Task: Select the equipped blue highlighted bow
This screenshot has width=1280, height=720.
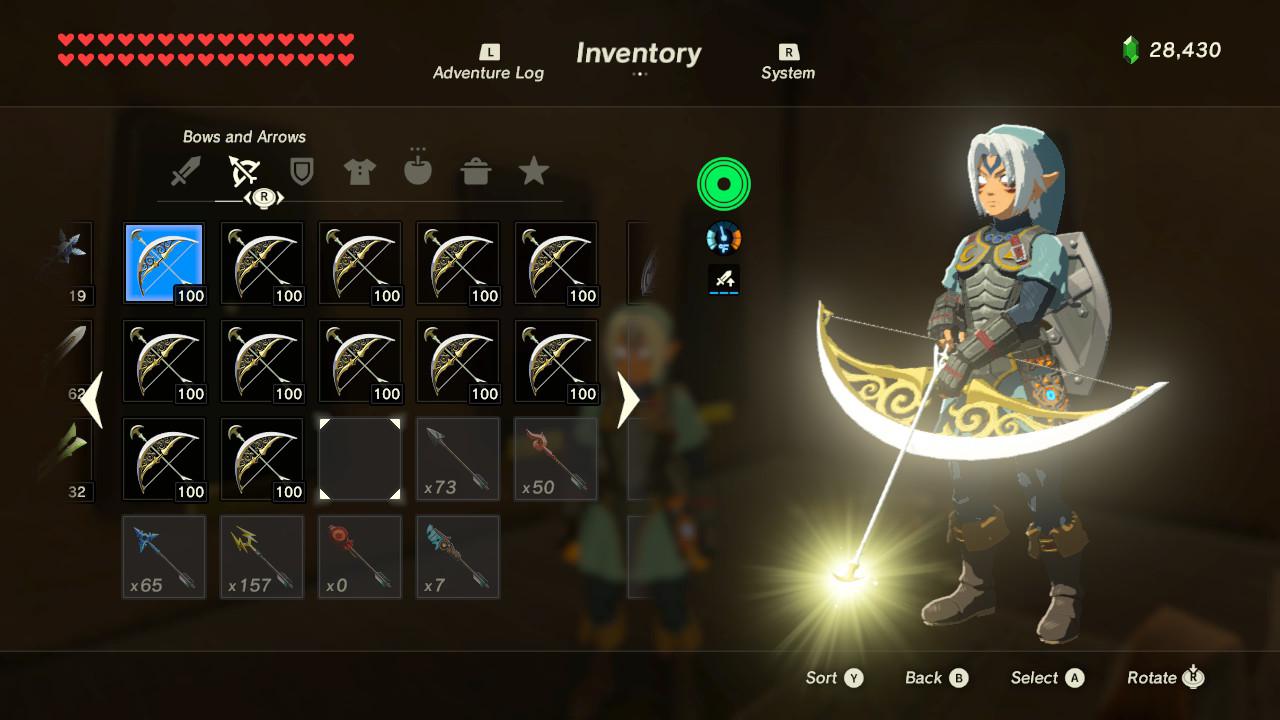Action: (163, 261)
